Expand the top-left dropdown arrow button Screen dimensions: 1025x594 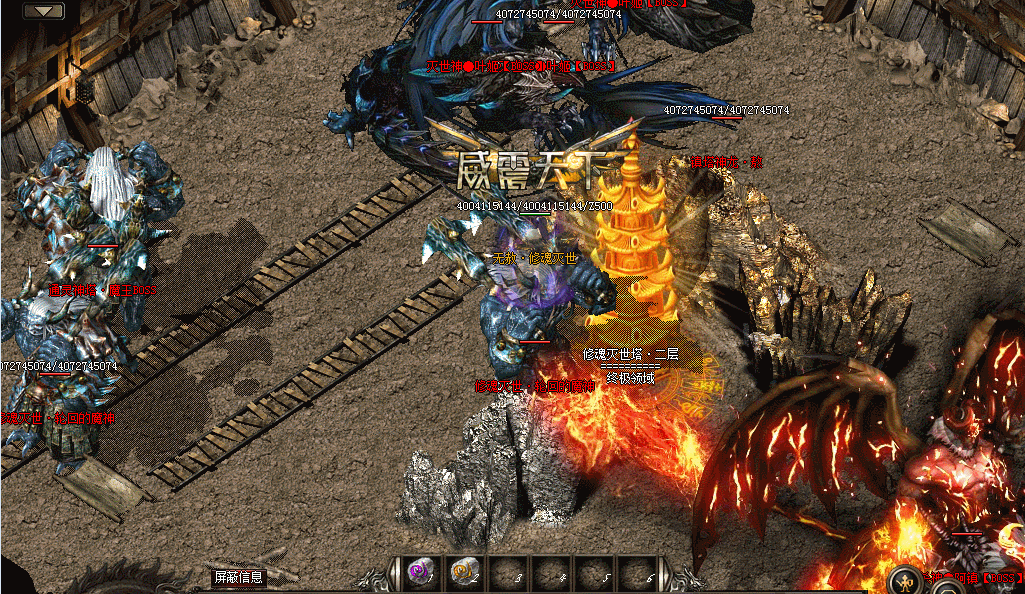[43, 11]
